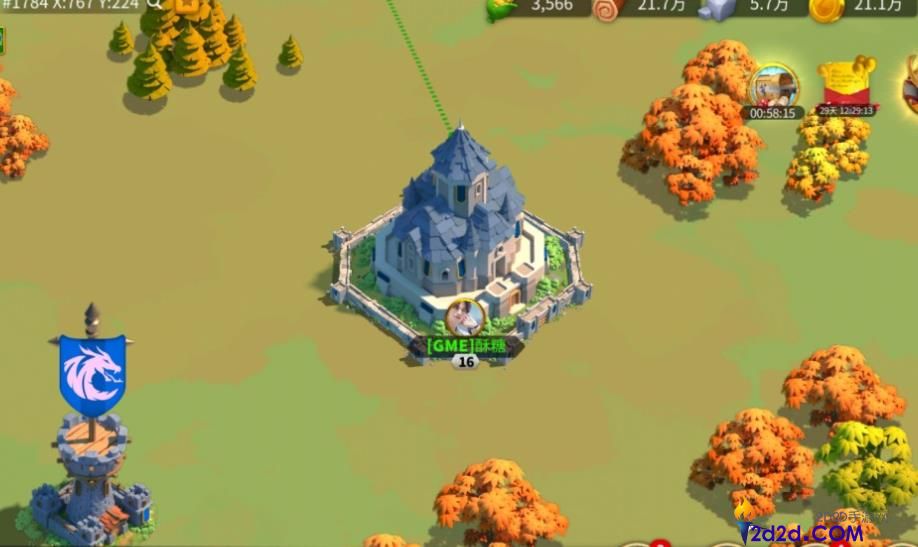Tap the stone resource counter
918x547 pixels.
[x=744, y=7]
